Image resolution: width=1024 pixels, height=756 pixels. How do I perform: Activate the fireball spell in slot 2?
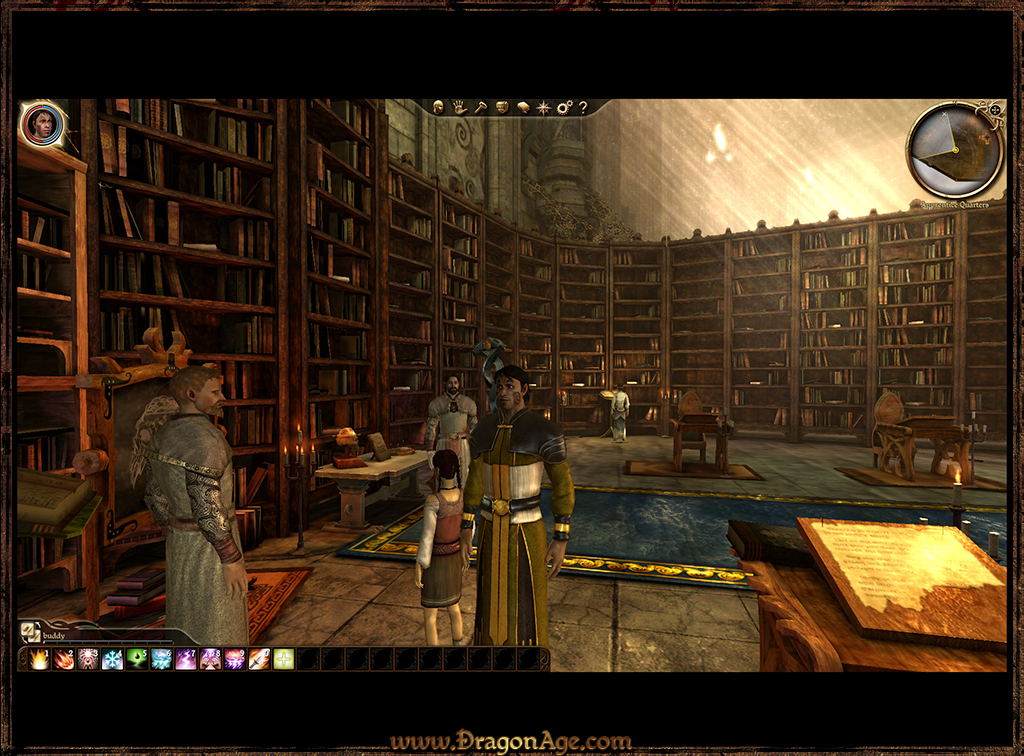(64, 659)
